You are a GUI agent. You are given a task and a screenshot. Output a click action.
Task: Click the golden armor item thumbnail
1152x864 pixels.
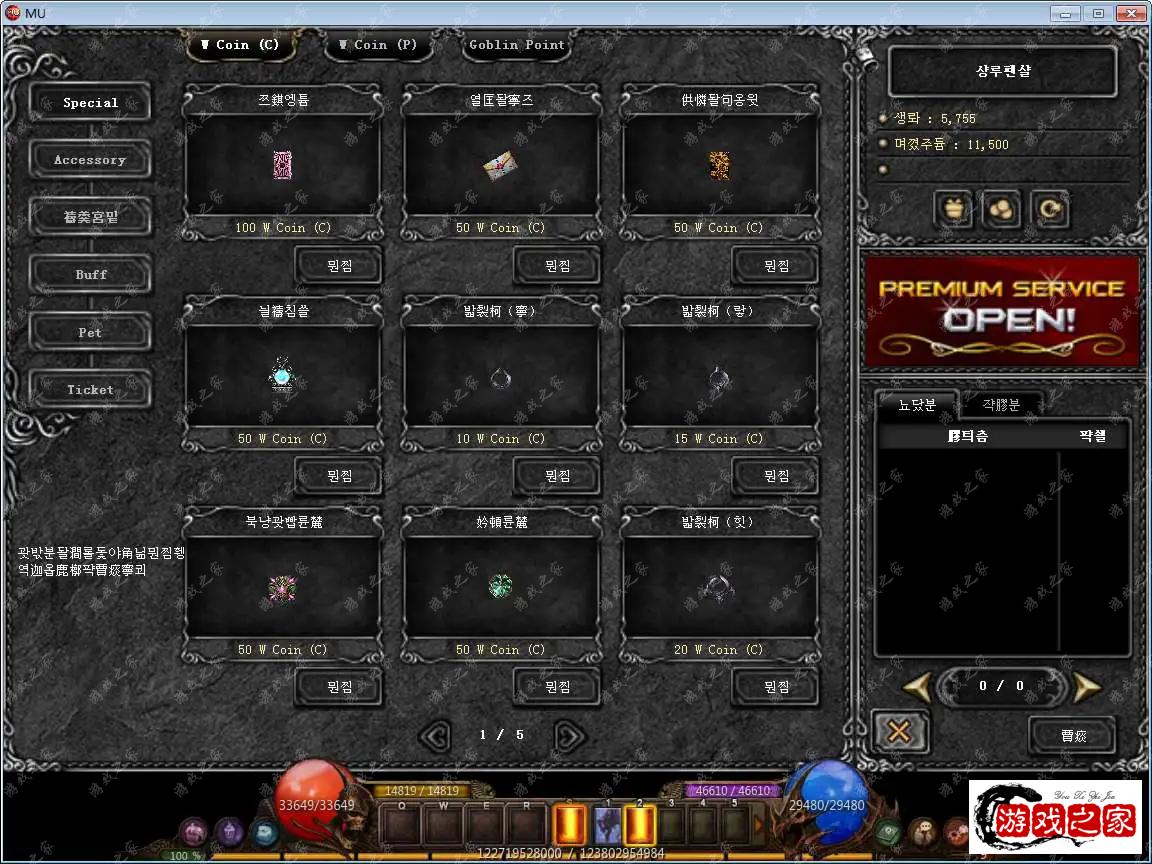click(719, 165)
